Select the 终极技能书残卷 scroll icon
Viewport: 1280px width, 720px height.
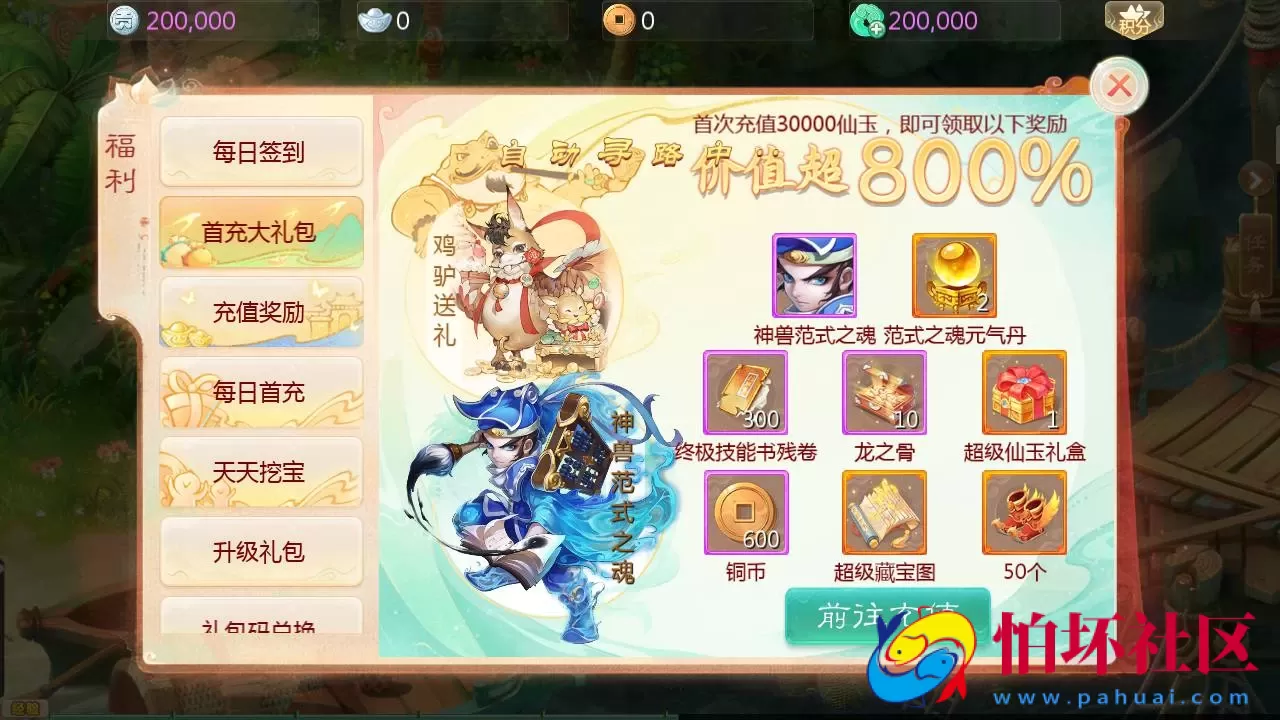746,392
